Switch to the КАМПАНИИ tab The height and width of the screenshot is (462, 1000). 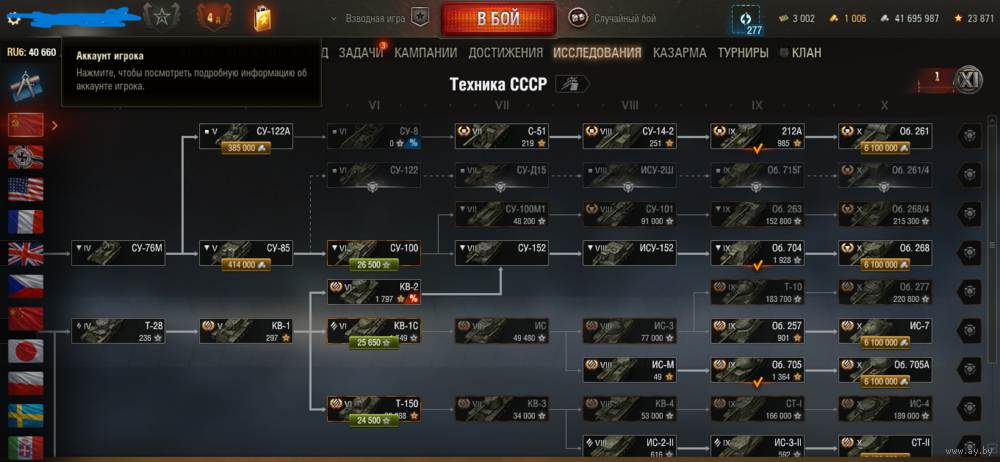(425, 52)
